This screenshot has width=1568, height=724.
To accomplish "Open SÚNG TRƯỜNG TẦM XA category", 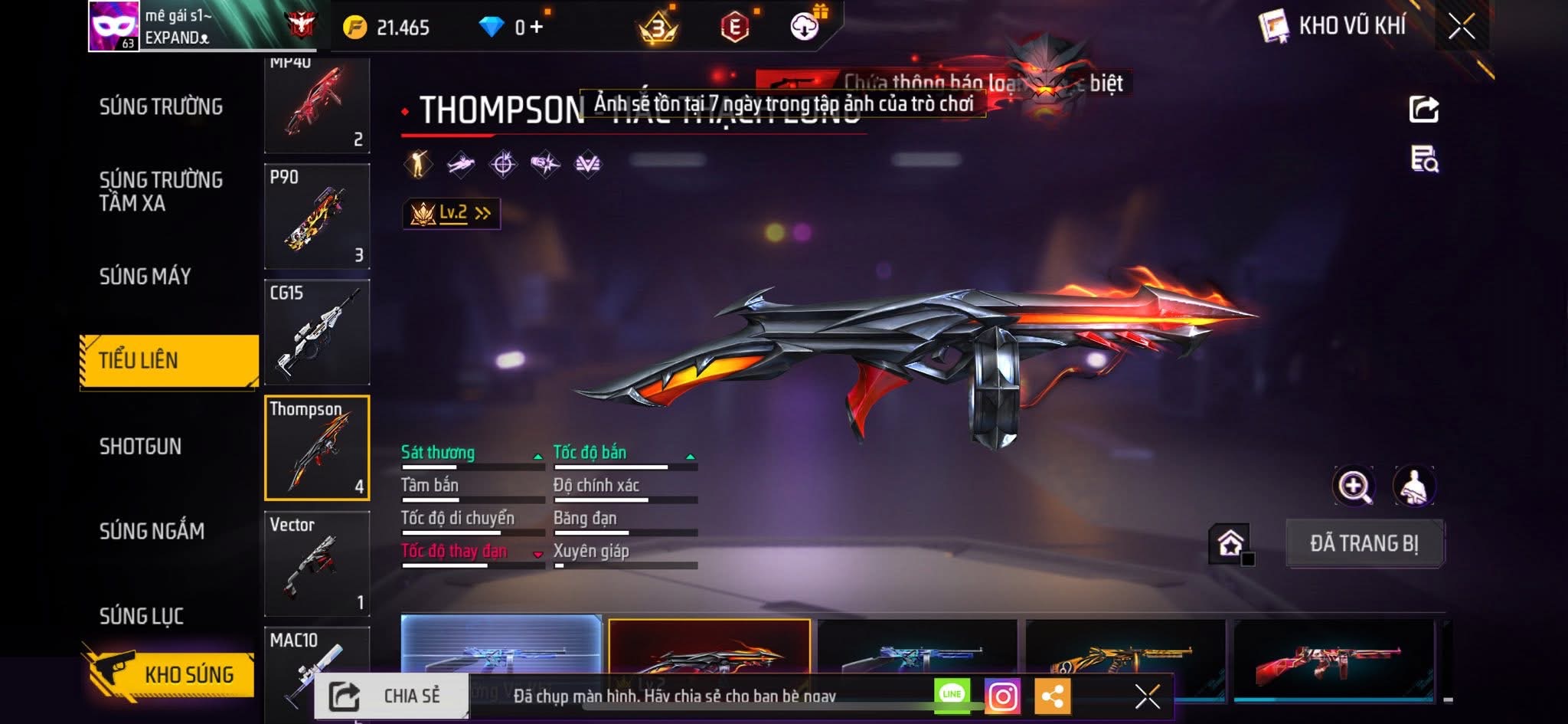I will pyautogui.click(x=161, y=192).
